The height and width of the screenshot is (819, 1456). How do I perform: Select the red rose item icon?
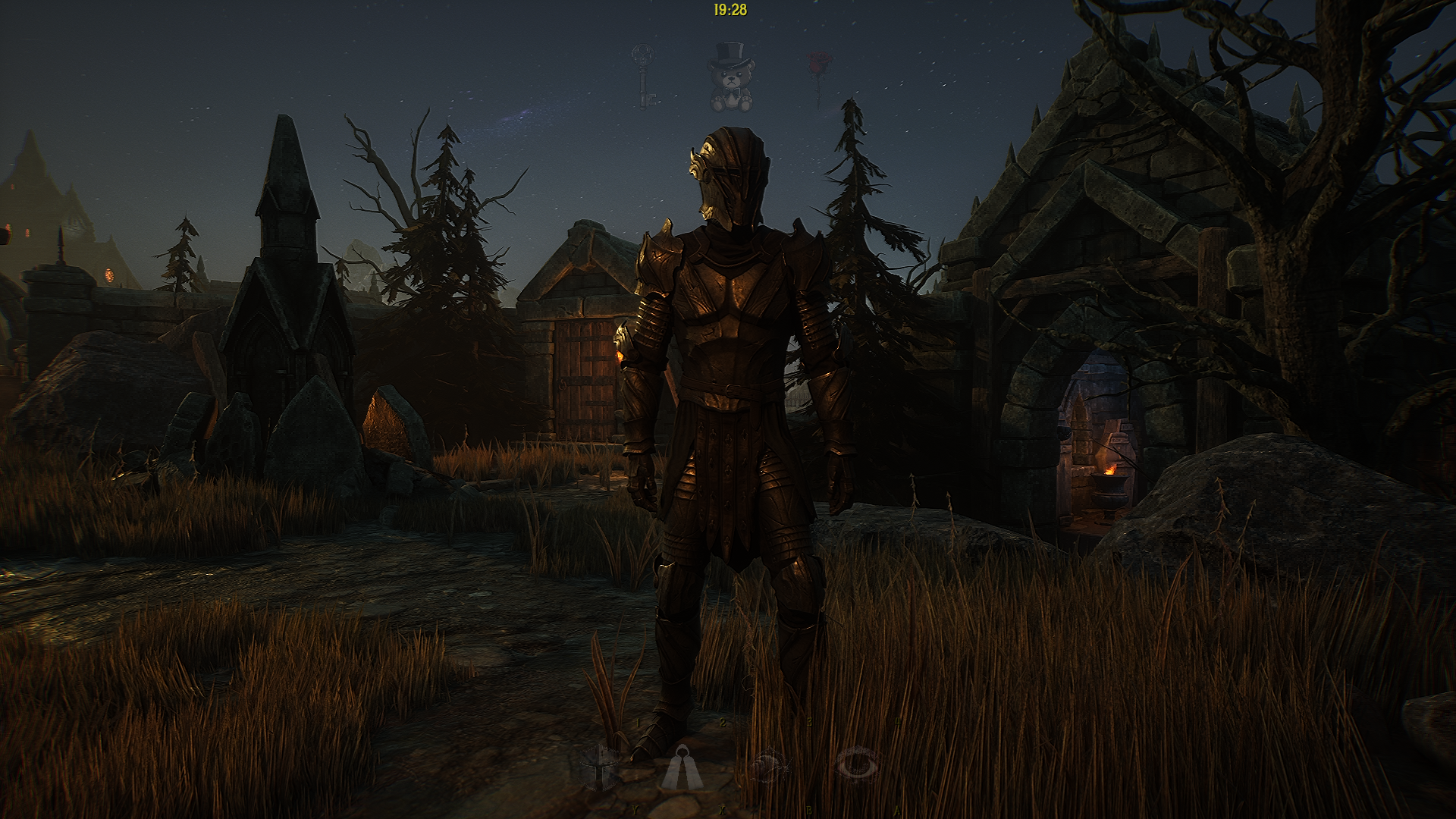819,74
